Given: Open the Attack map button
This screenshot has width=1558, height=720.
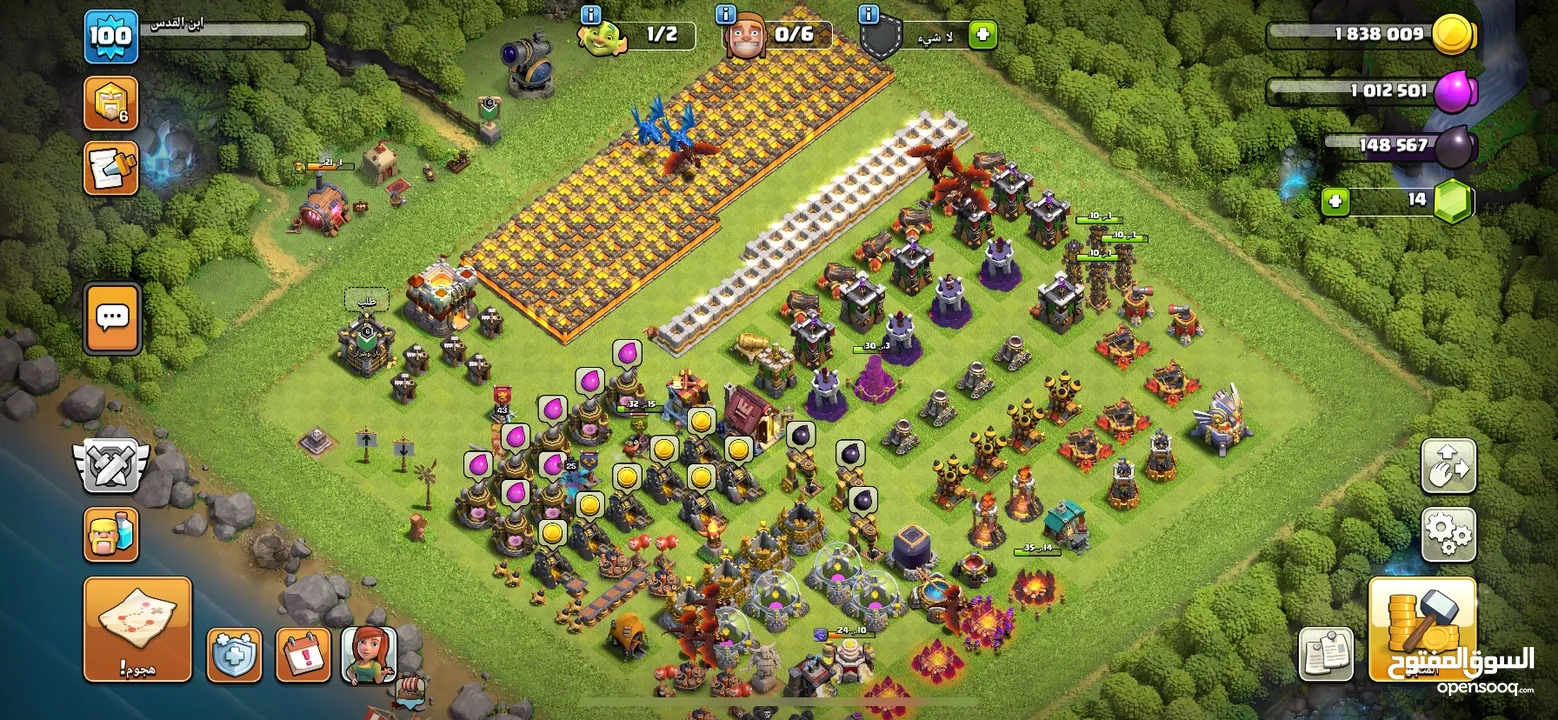Looking at the screenshot, I should pyautogui.click(x=137, y=628).
